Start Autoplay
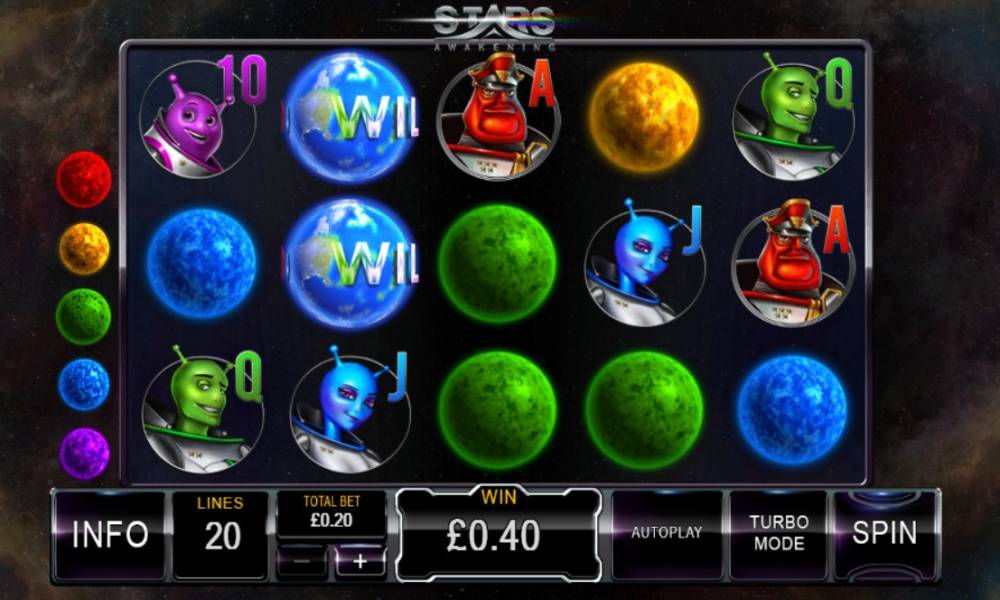Screen dimensions: 1000x600 coord(666,534)
